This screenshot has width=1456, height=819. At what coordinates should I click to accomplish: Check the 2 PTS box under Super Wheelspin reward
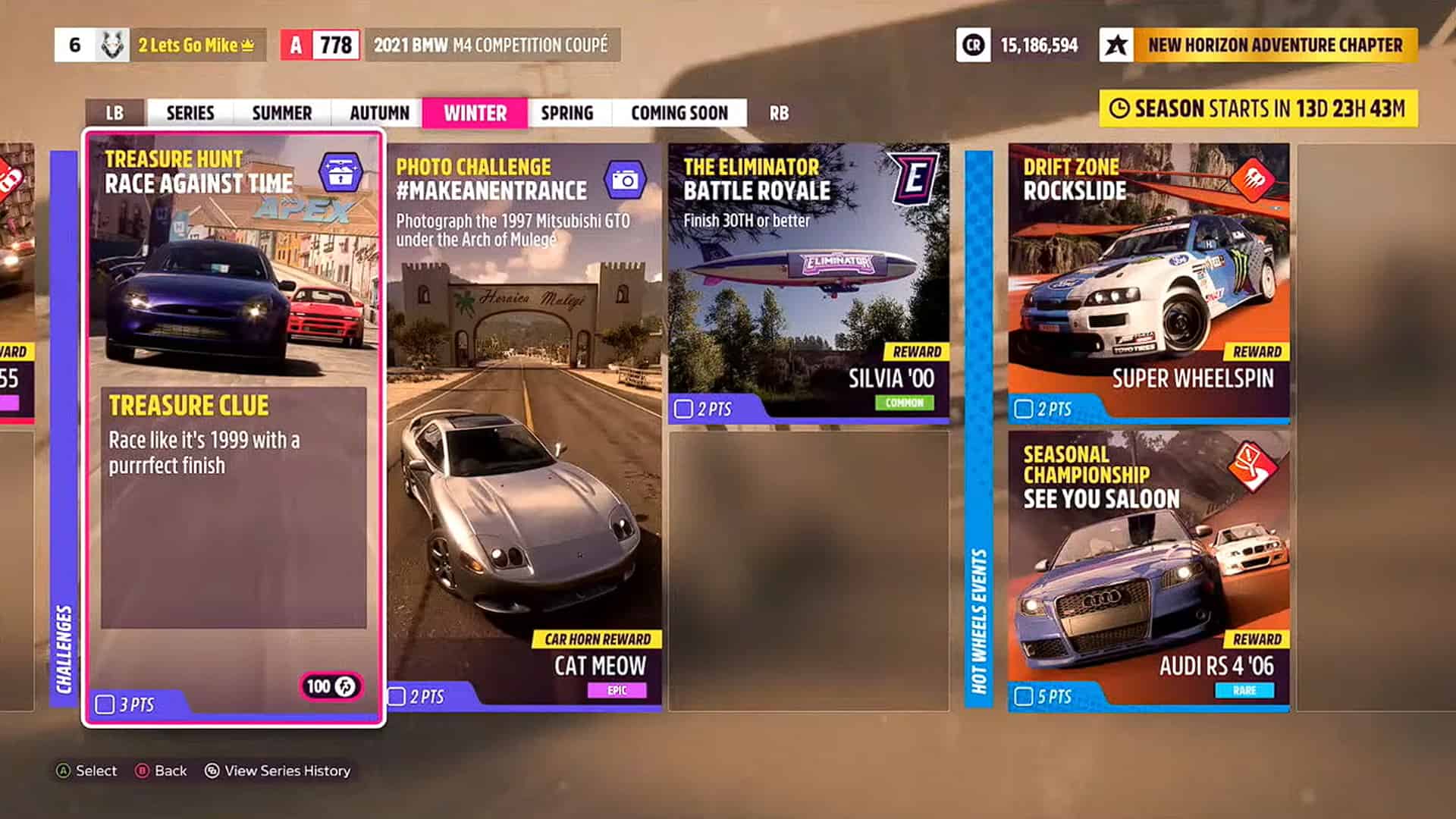tap(1024, 409)
